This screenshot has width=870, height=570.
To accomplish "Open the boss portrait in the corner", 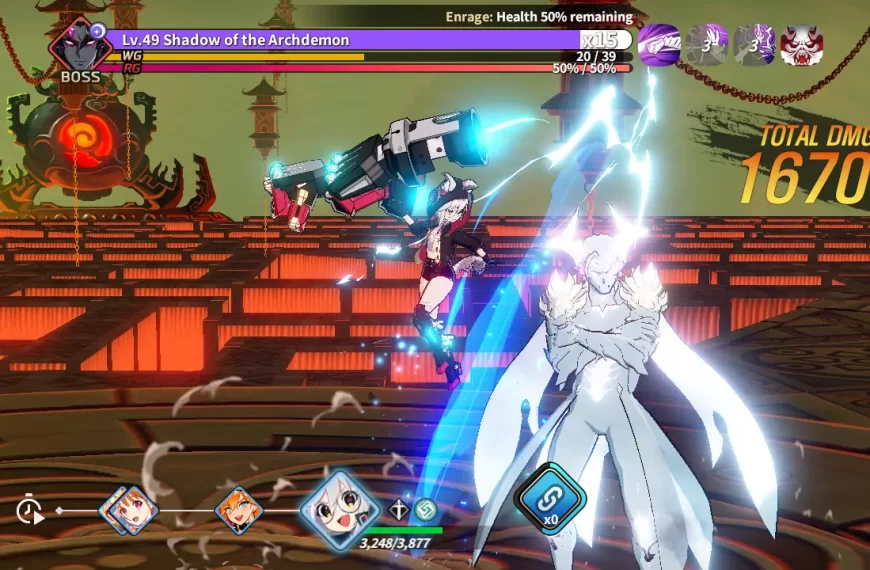I will click(x=79, y=46).
